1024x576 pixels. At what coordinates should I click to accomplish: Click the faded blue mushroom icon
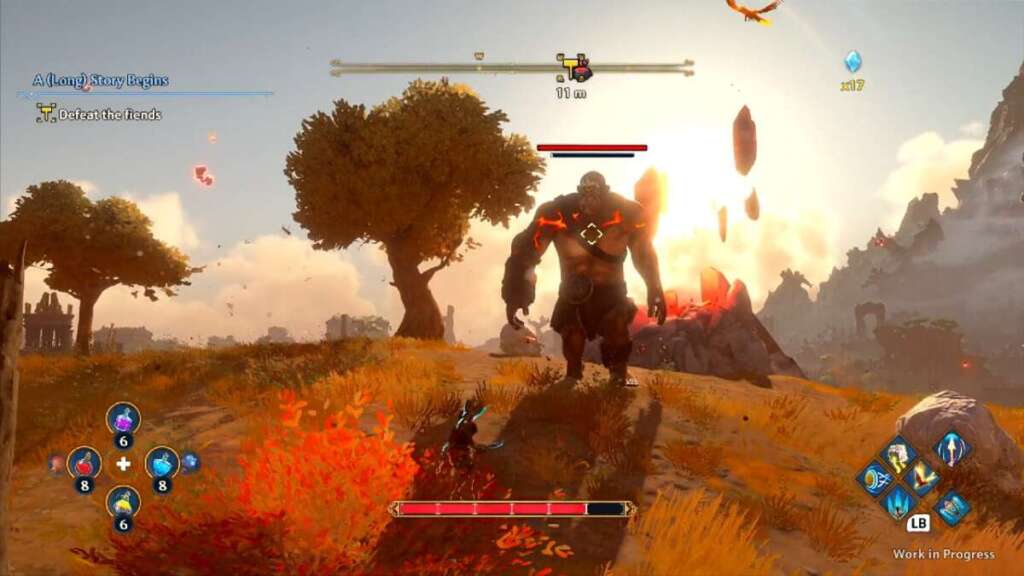coord(191,462)
